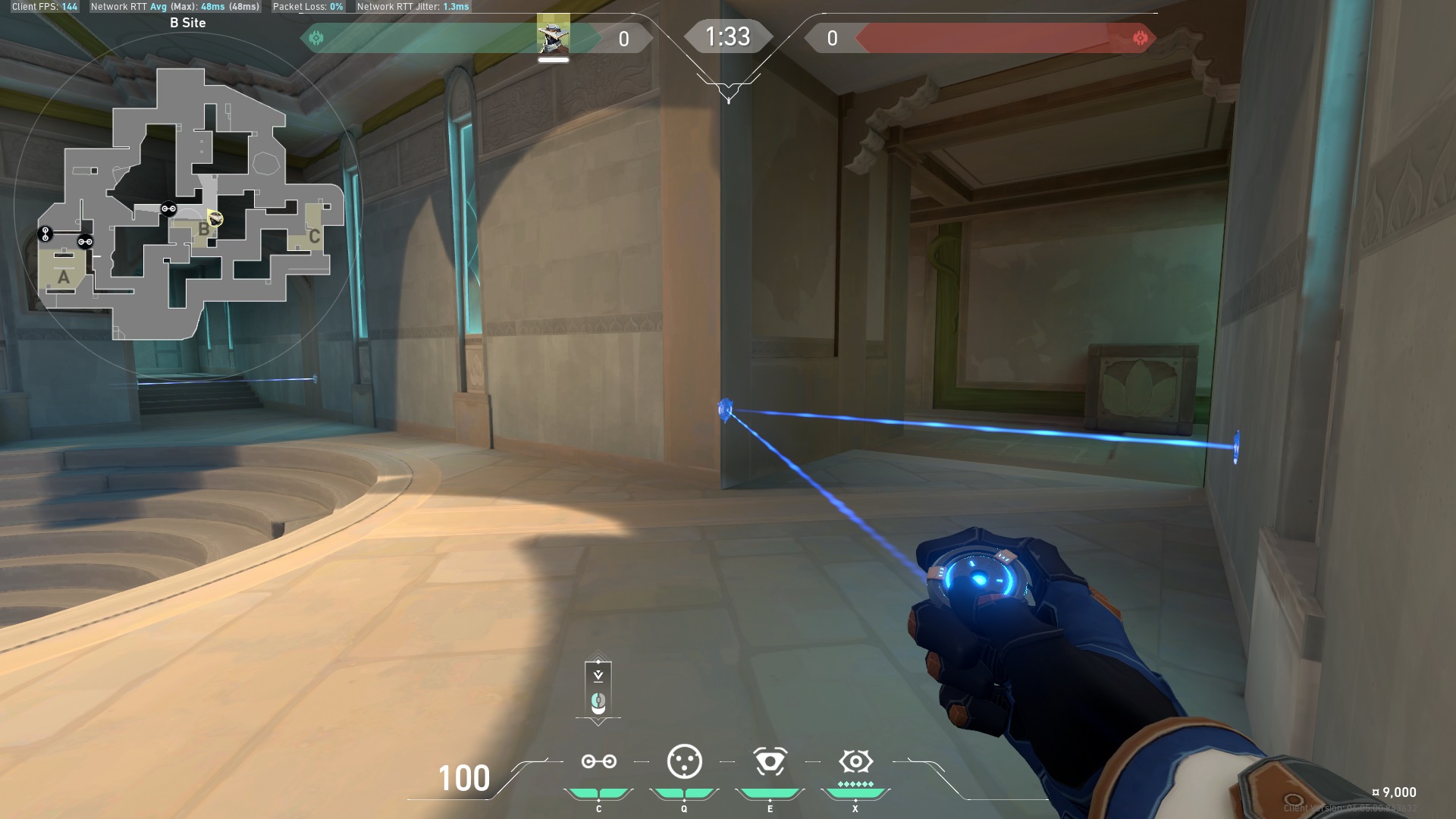
Task: Toggle the C site marker on the minimap
Action: pos(315,236)
